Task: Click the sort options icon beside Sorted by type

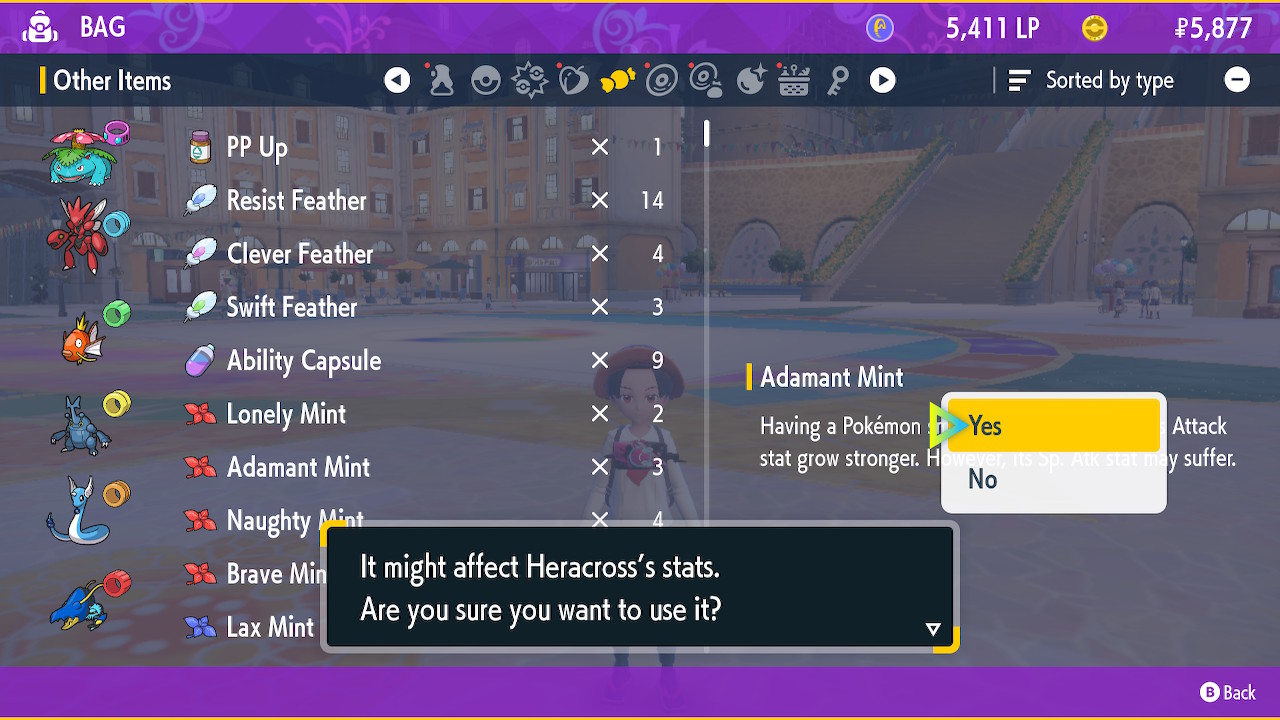Action: click(1018, 80)
